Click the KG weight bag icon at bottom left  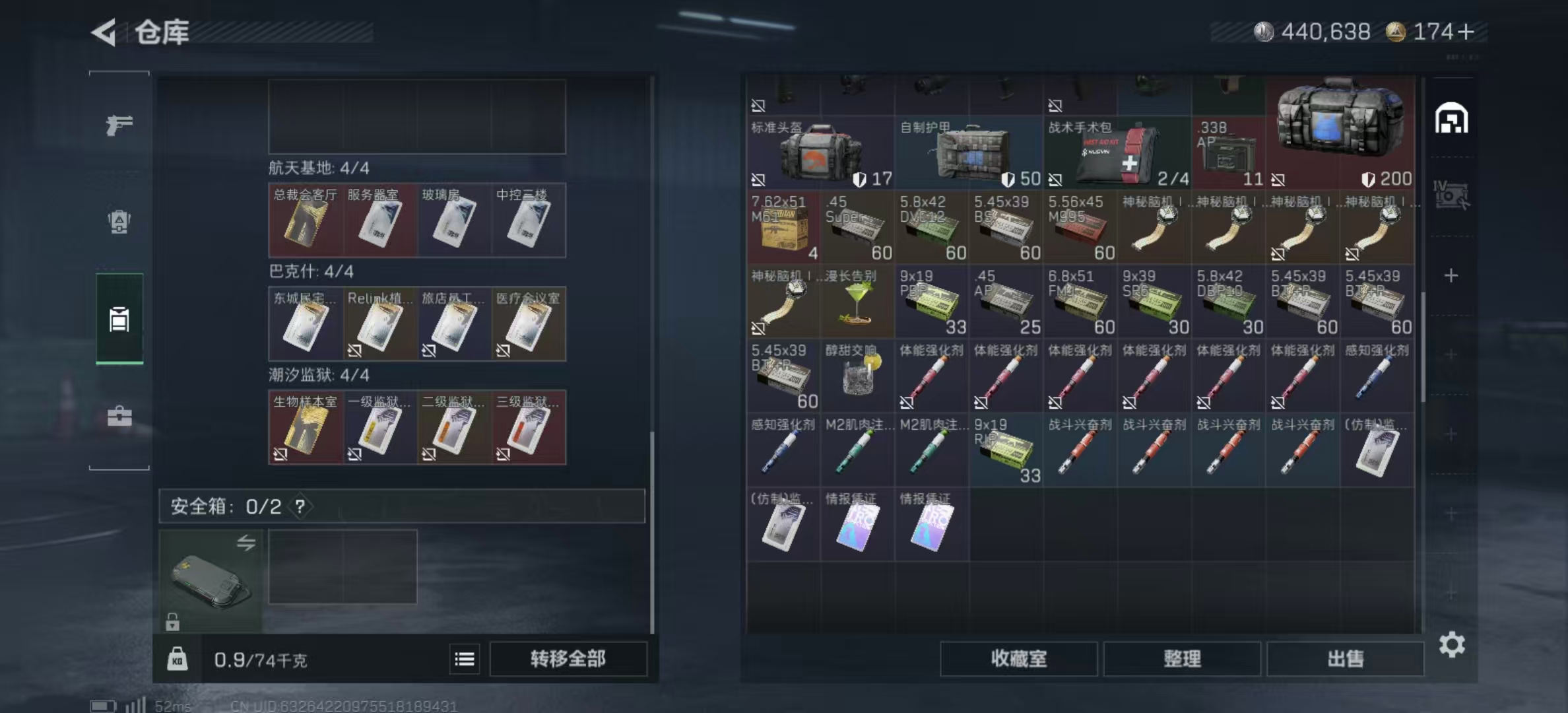pyautogui.click(x=178, y=659)
